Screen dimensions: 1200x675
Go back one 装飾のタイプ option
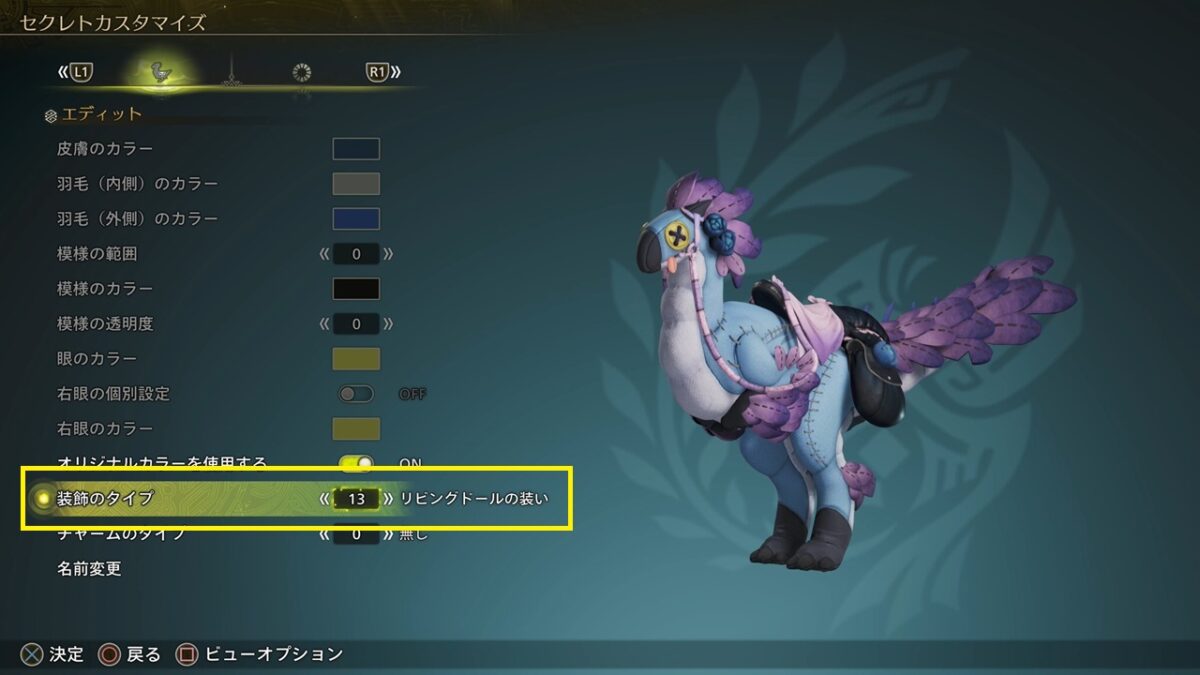(x=324, y=497)
